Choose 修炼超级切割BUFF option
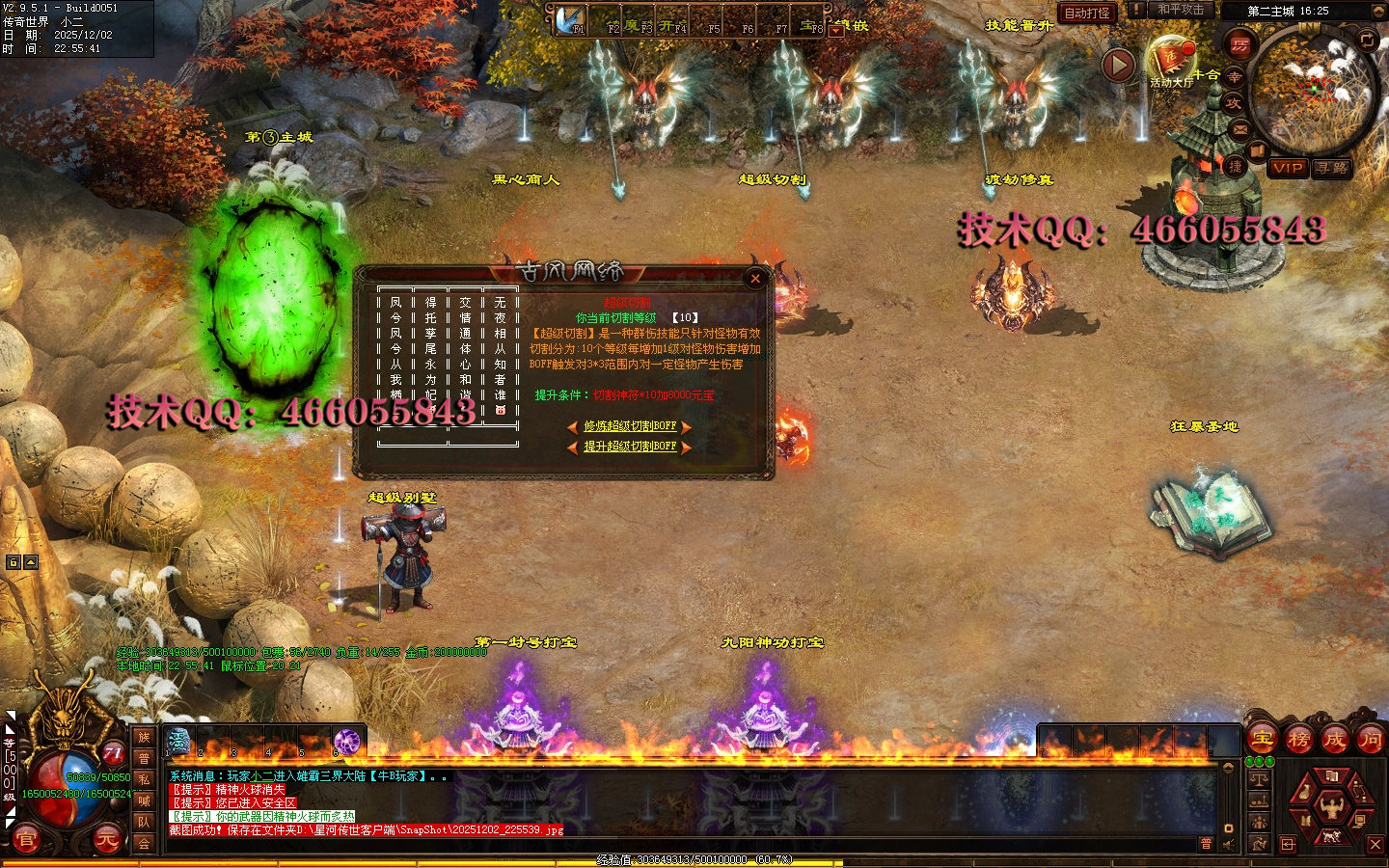The image size is (1389, 868). (630, 426)
